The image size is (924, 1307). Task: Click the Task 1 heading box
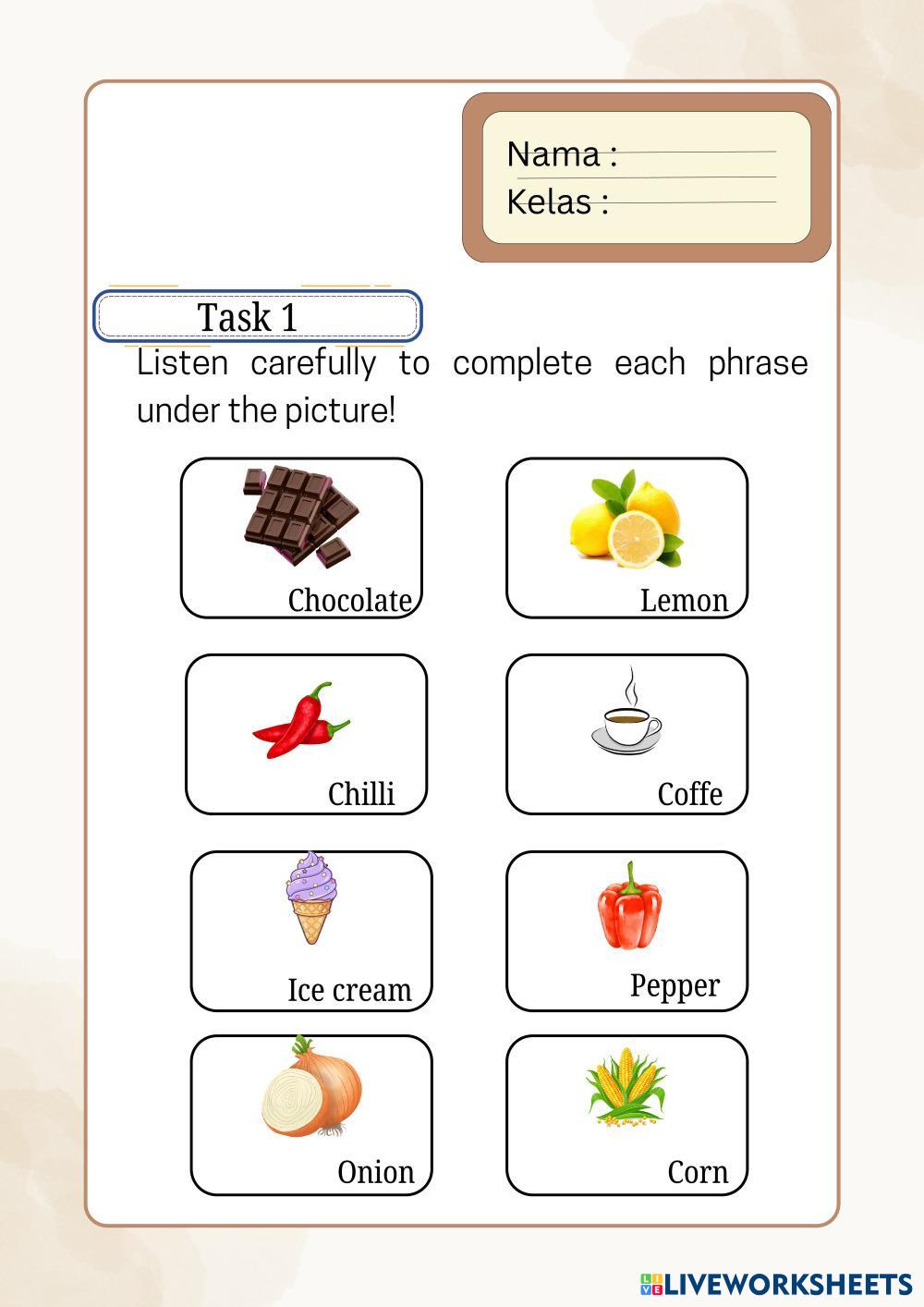click(257, 317)
